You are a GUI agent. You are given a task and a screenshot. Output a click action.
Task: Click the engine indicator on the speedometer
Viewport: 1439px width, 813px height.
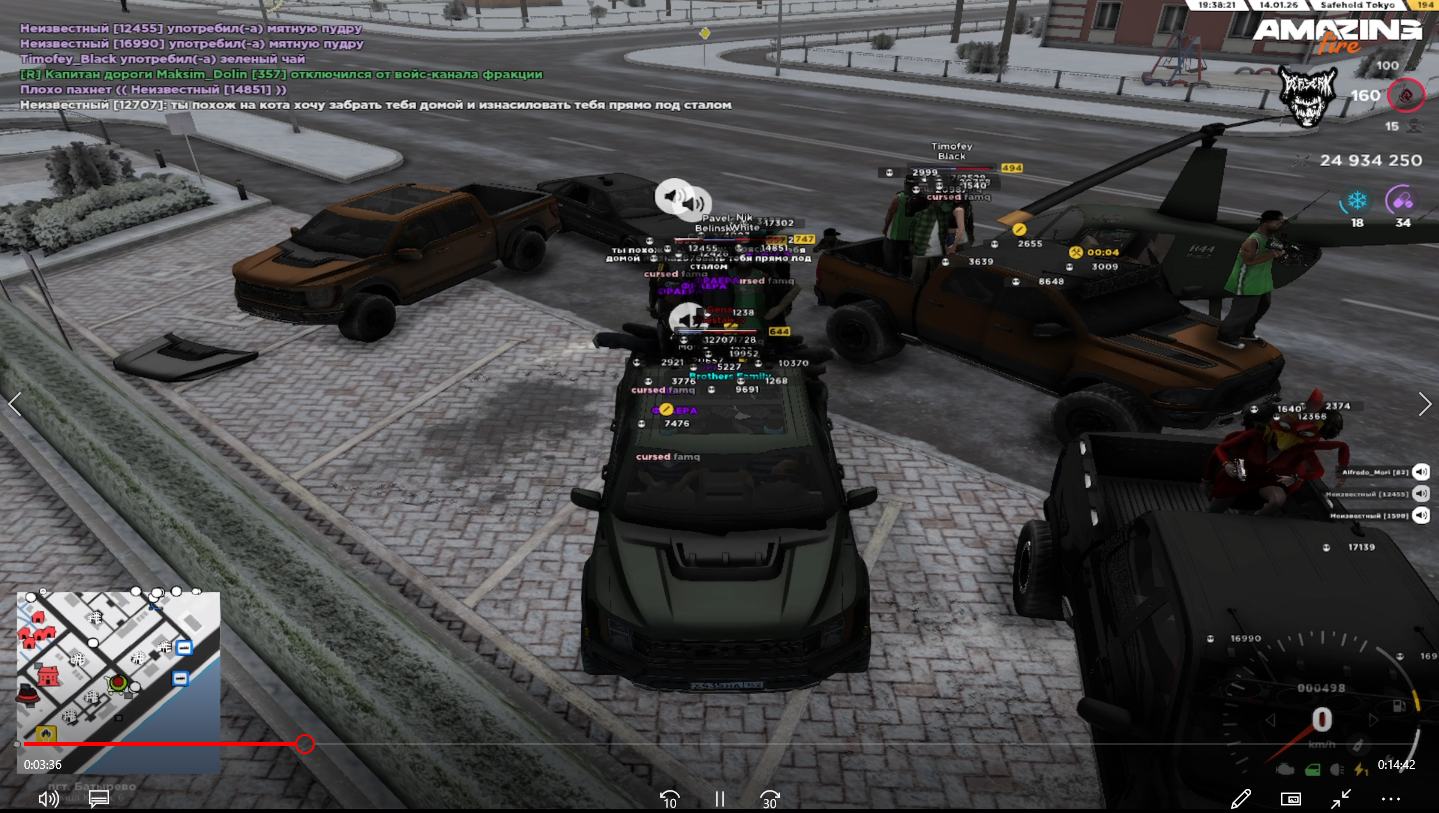click(1286, 769)
